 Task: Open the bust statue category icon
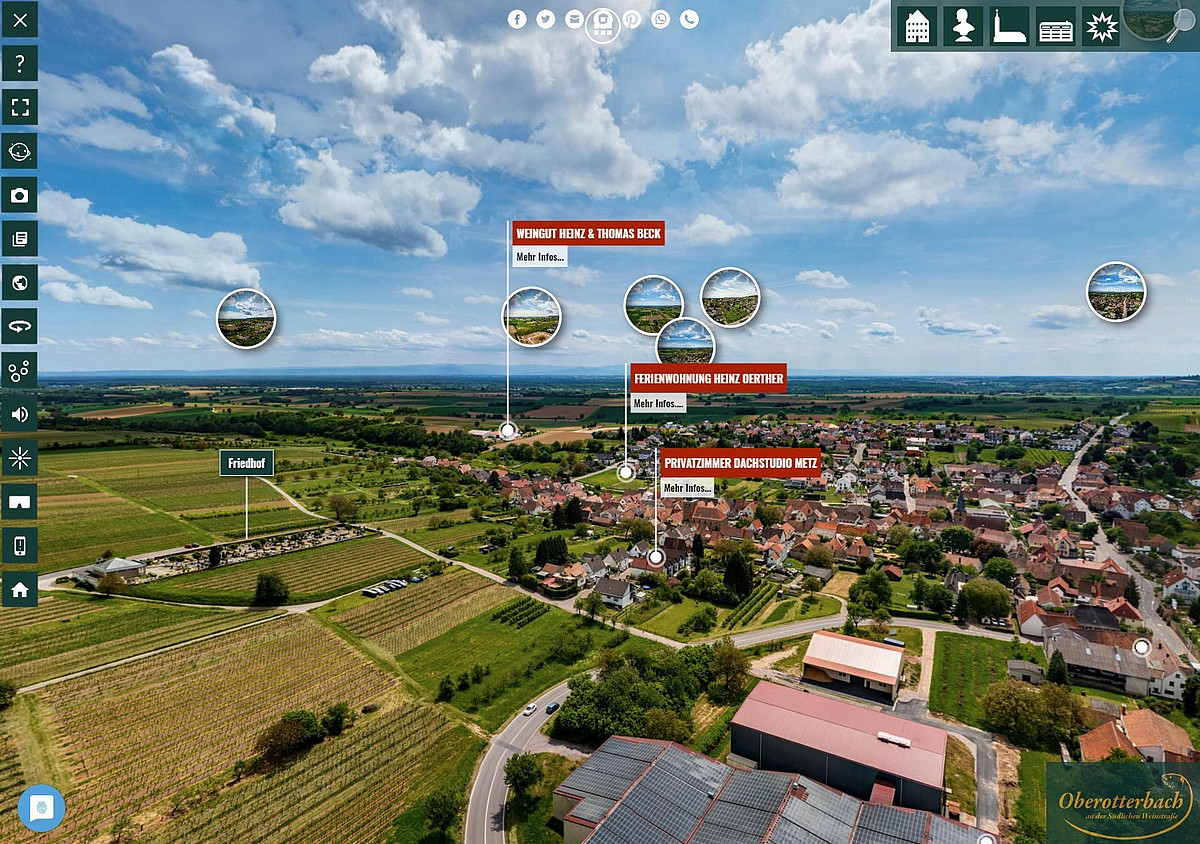[964, 26]
